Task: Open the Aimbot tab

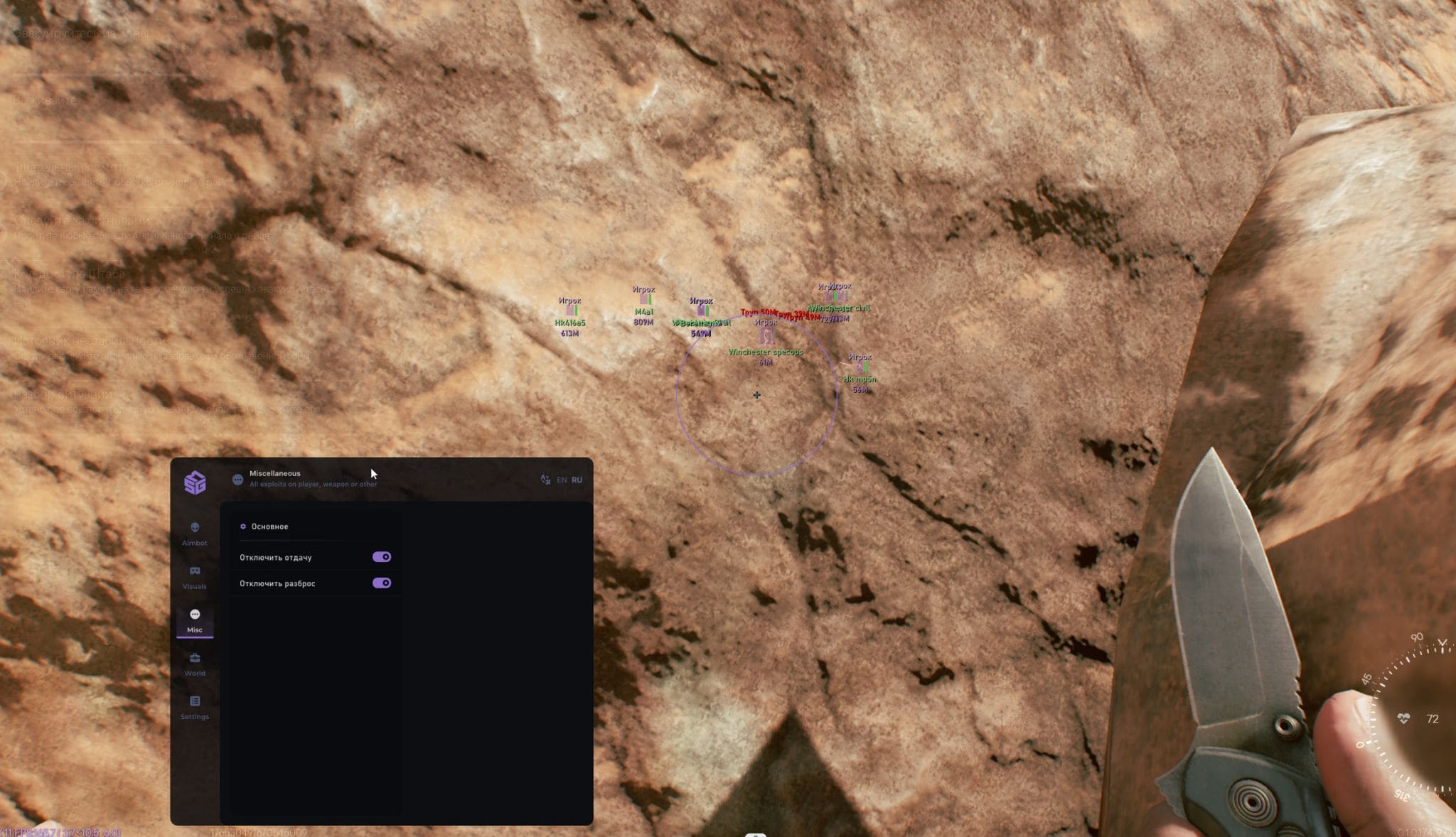Action: tap(194, 534)
